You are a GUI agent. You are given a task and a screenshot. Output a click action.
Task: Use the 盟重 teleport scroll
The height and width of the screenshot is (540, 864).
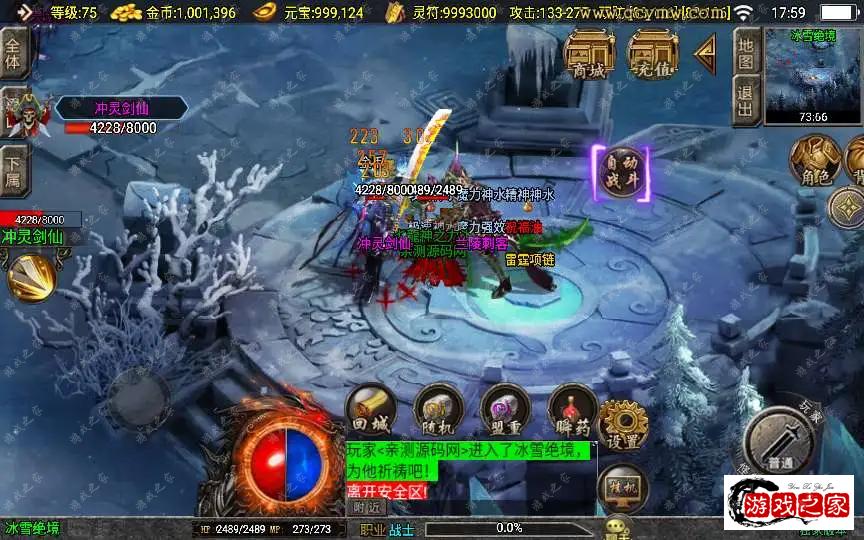coord(505,410)
